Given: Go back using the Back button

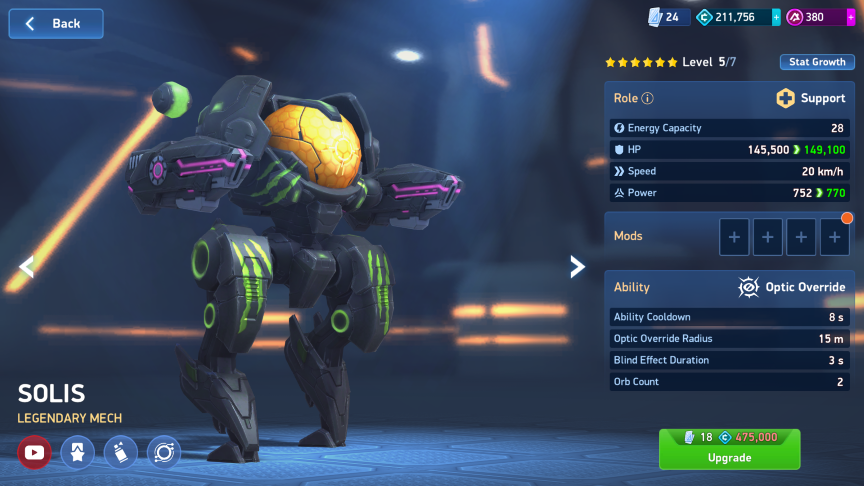Looking at the screenshot, I should [x=56, y=23].
